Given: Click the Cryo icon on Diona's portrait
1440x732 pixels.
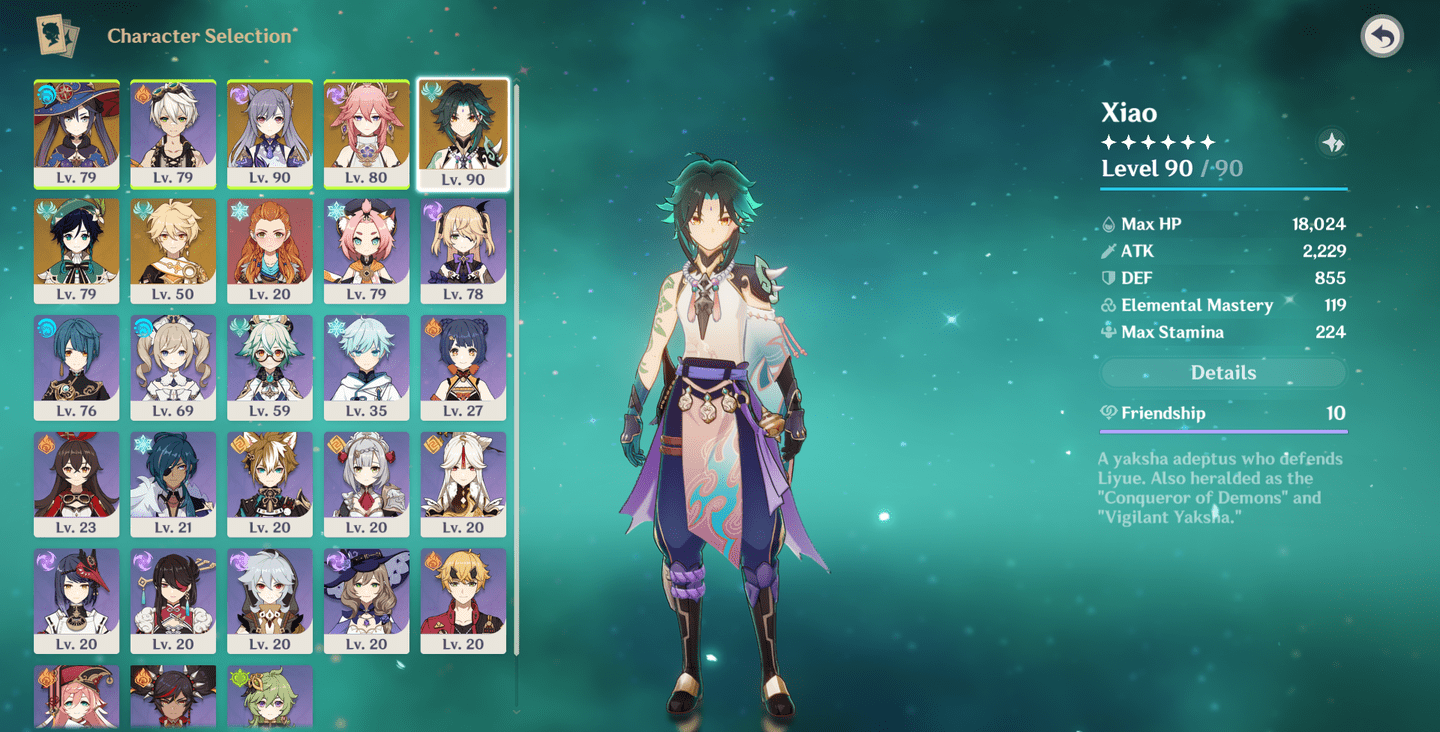Looking at the screenshot, I should pos(336,208).
